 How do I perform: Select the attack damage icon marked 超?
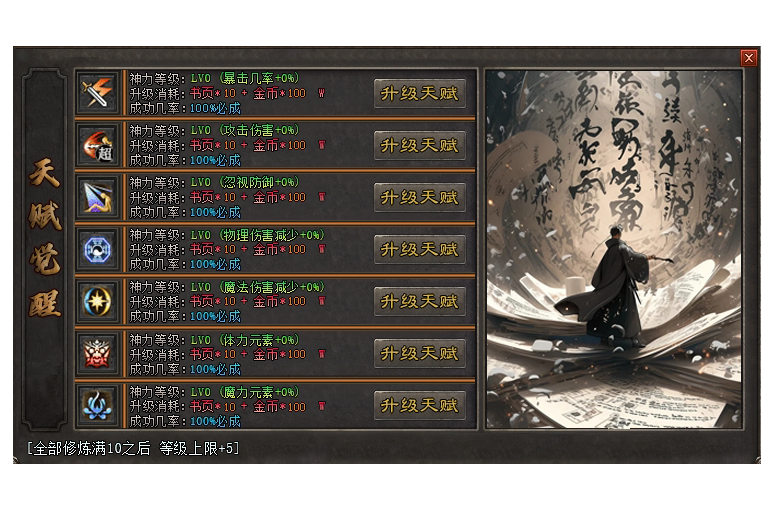click(99, 146)
